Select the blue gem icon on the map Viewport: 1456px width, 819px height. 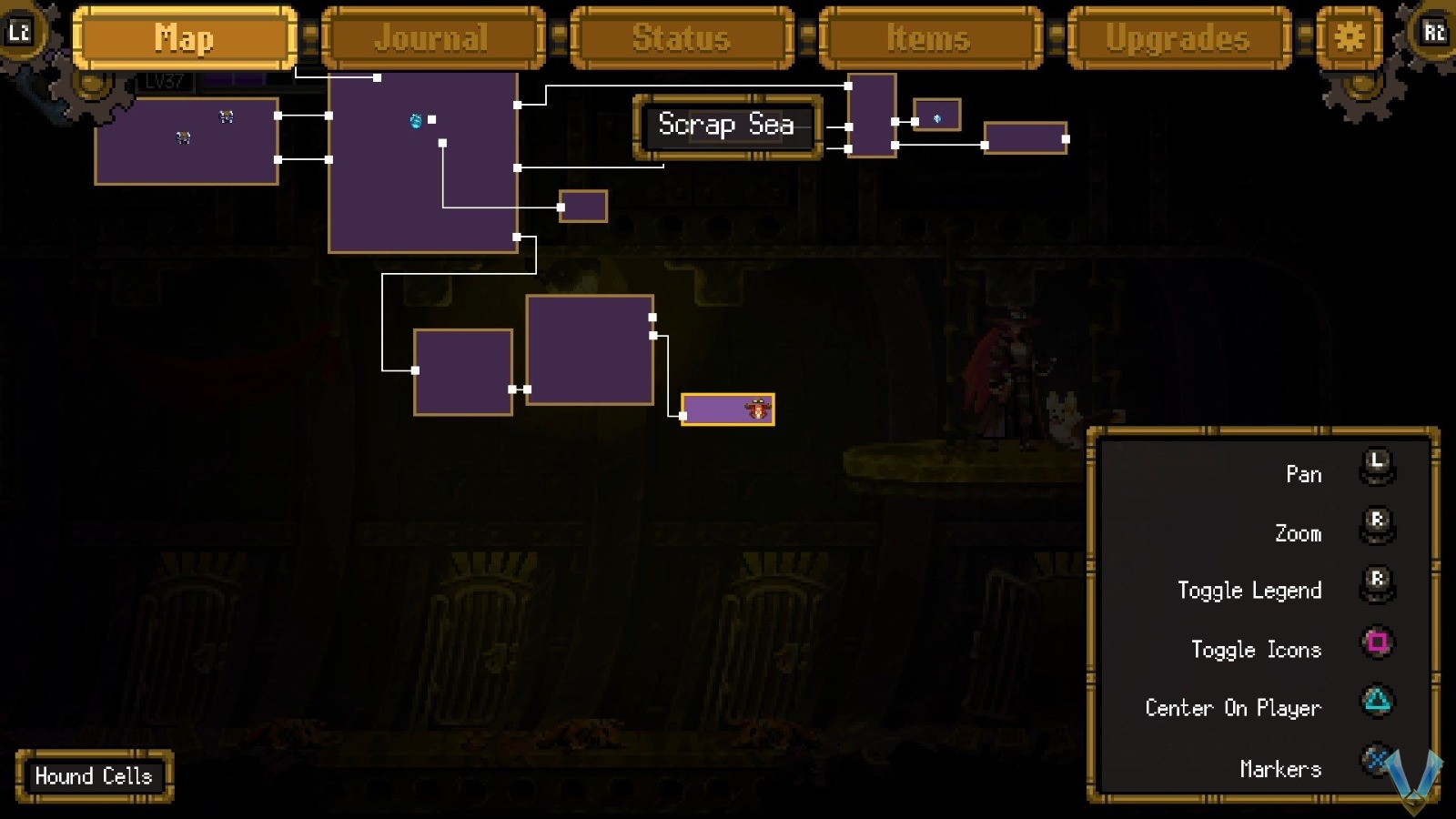417,122
